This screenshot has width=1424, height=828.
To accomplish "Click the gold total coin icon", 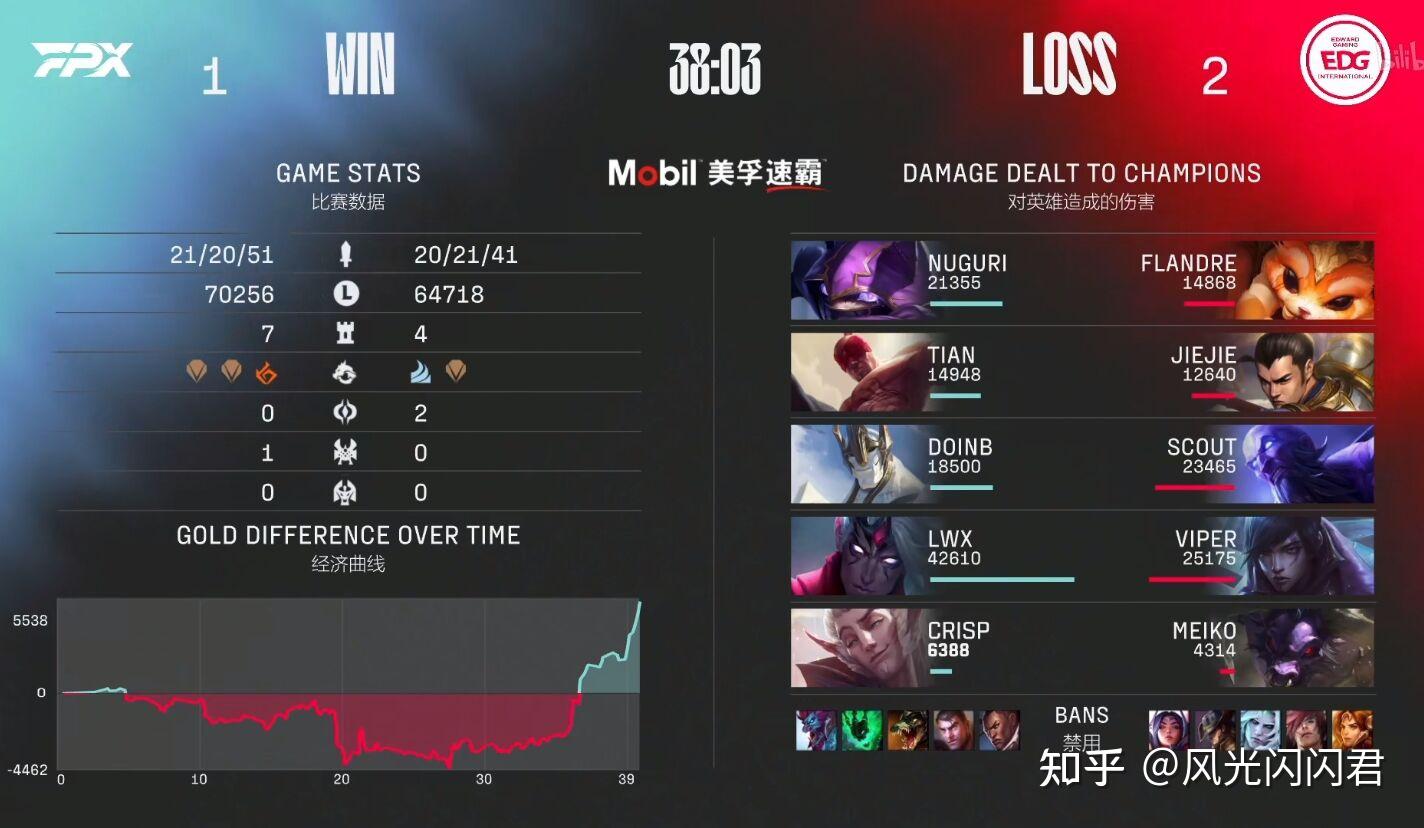I will [x=346, y=295].
